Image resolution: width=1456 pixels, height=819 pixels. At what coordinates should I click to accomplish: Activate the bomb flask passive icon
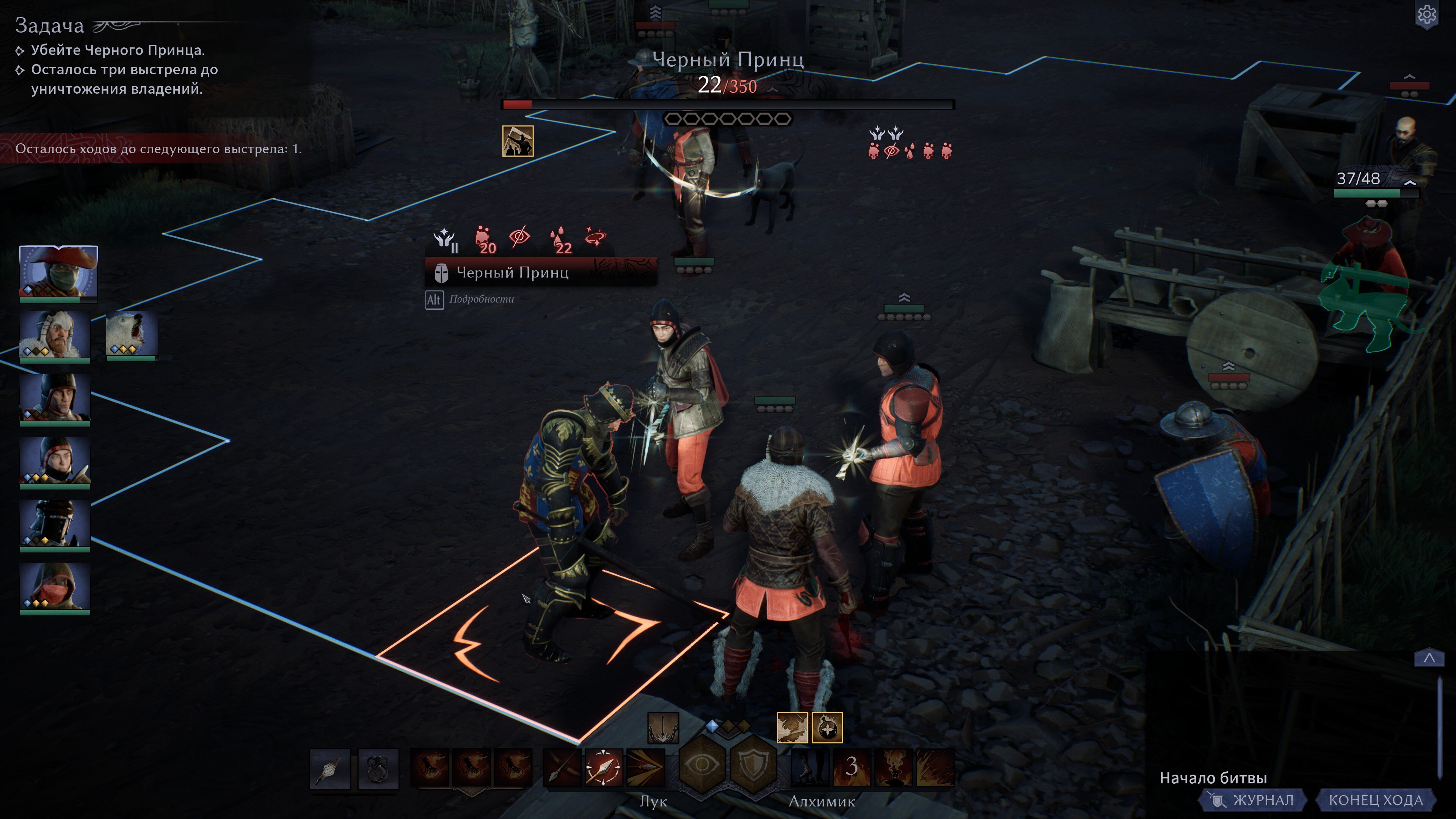click(827, 728)
